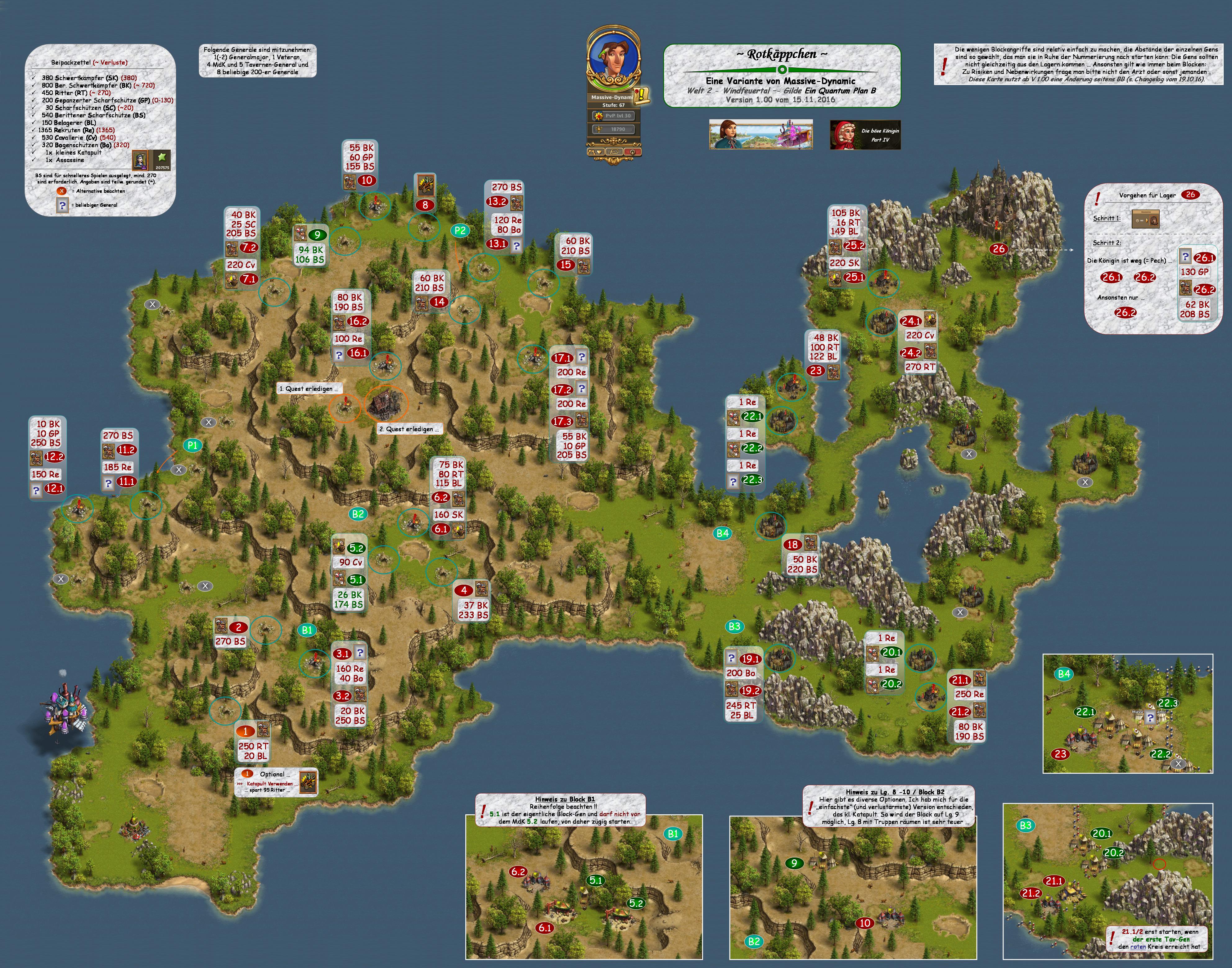Screen dimensions: 1232x968
Task: Open the gear settings dropdown on avatar panel
Action: point(596,151)
